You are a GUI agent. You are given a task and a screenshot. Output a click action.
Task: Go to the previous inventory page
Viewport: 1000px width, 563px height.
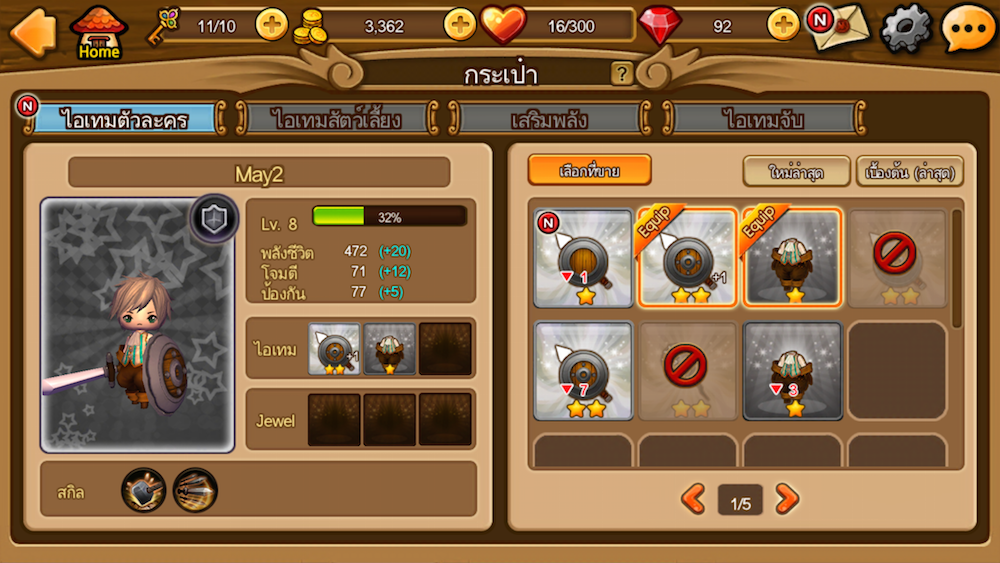[x=693, y=498]
